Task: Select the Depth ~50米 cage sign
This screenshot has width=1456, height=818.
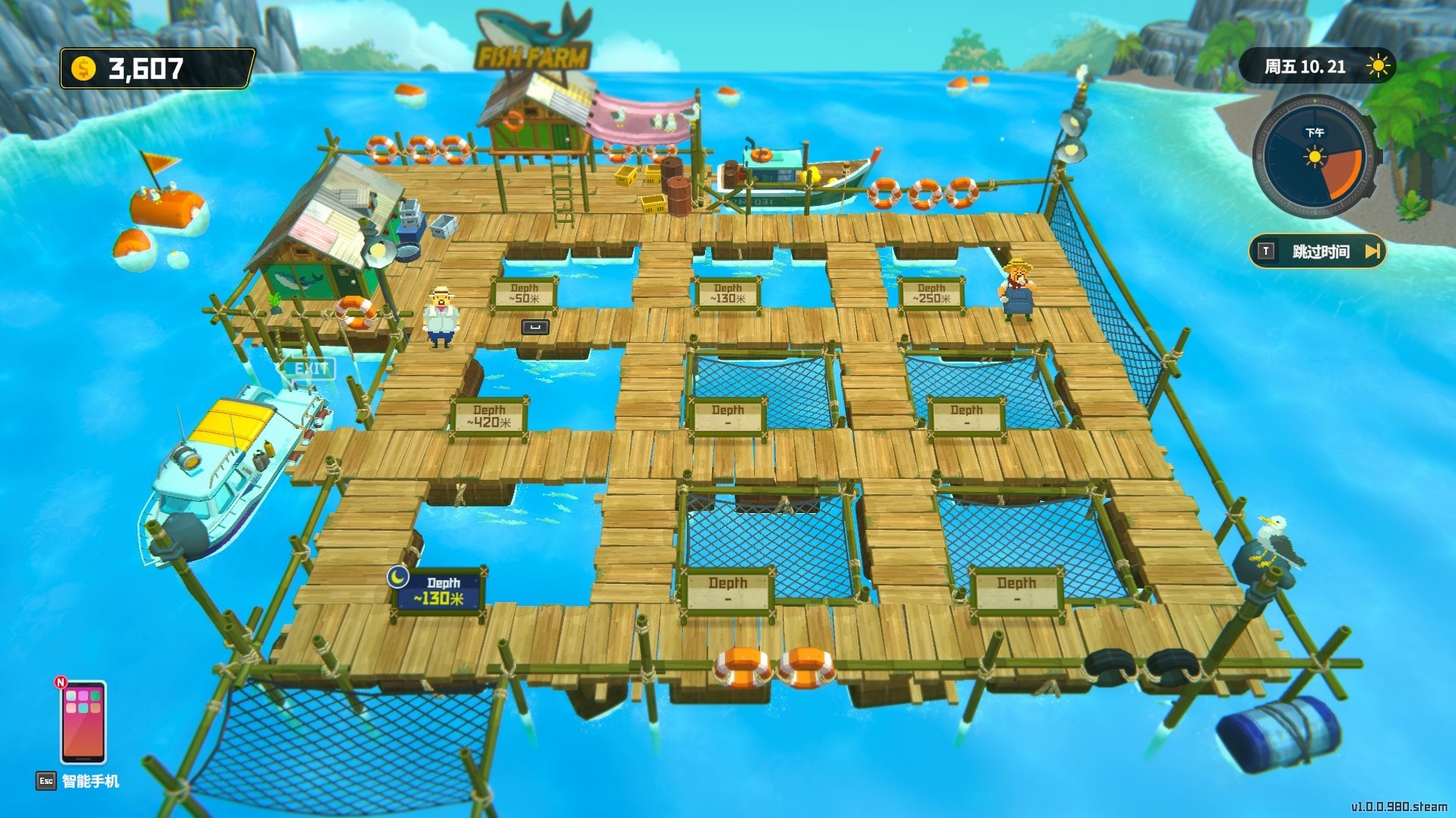Action: coord(524,292)
